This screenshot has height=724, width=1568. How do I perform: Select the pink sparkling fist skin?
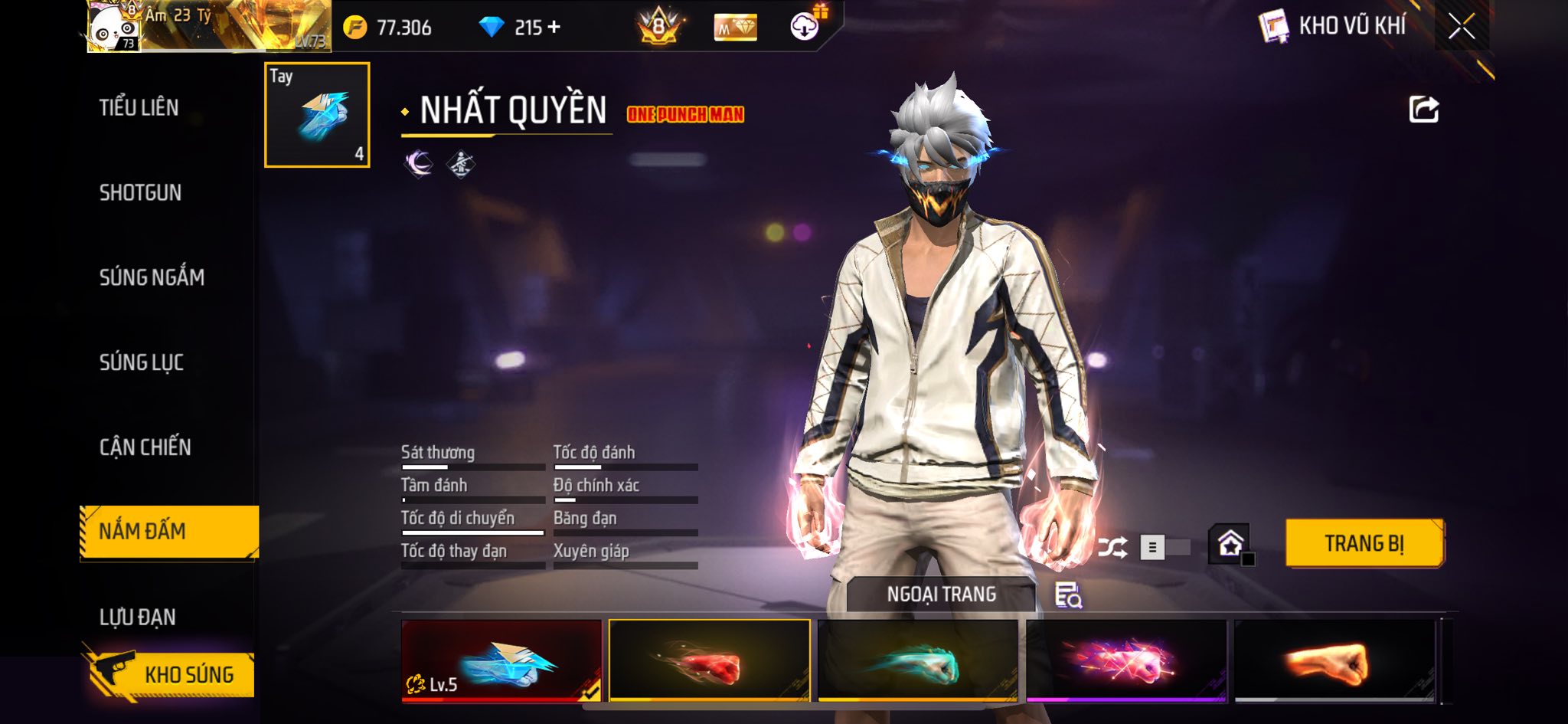[x=1125, y=660]
